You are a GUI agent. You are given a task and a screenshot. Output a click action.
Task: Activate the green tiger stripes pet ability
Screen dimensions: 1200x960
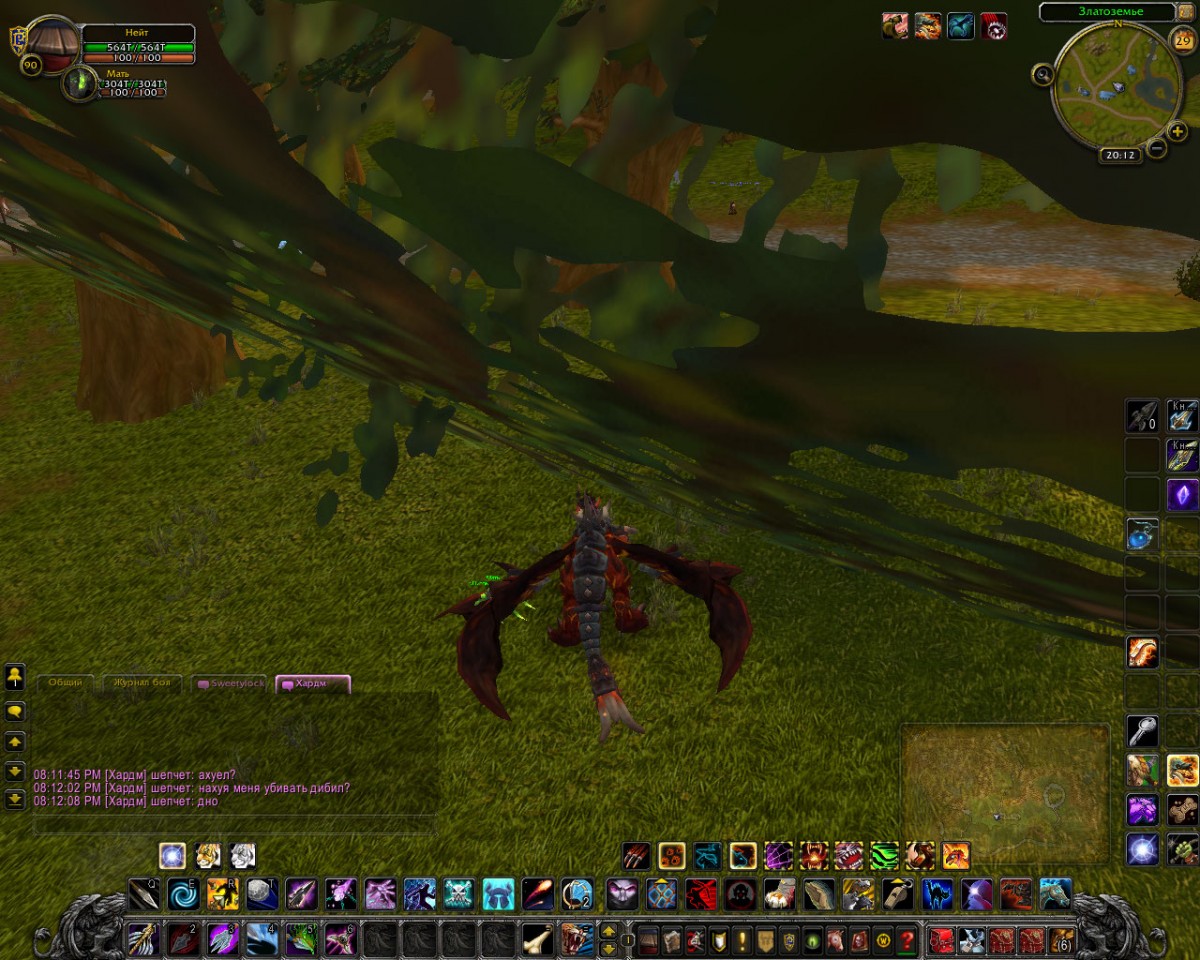click(x=884, y=856)
